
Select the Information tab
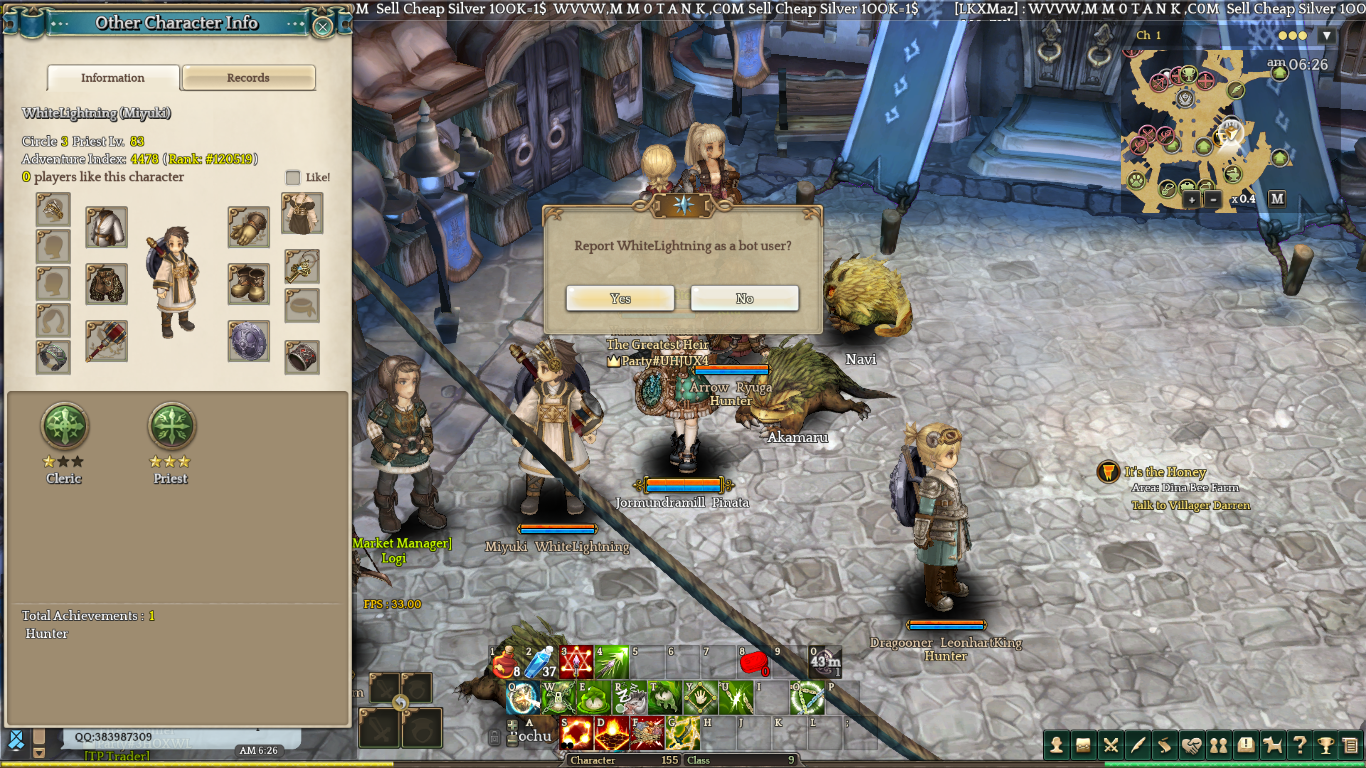click(113, 78)
